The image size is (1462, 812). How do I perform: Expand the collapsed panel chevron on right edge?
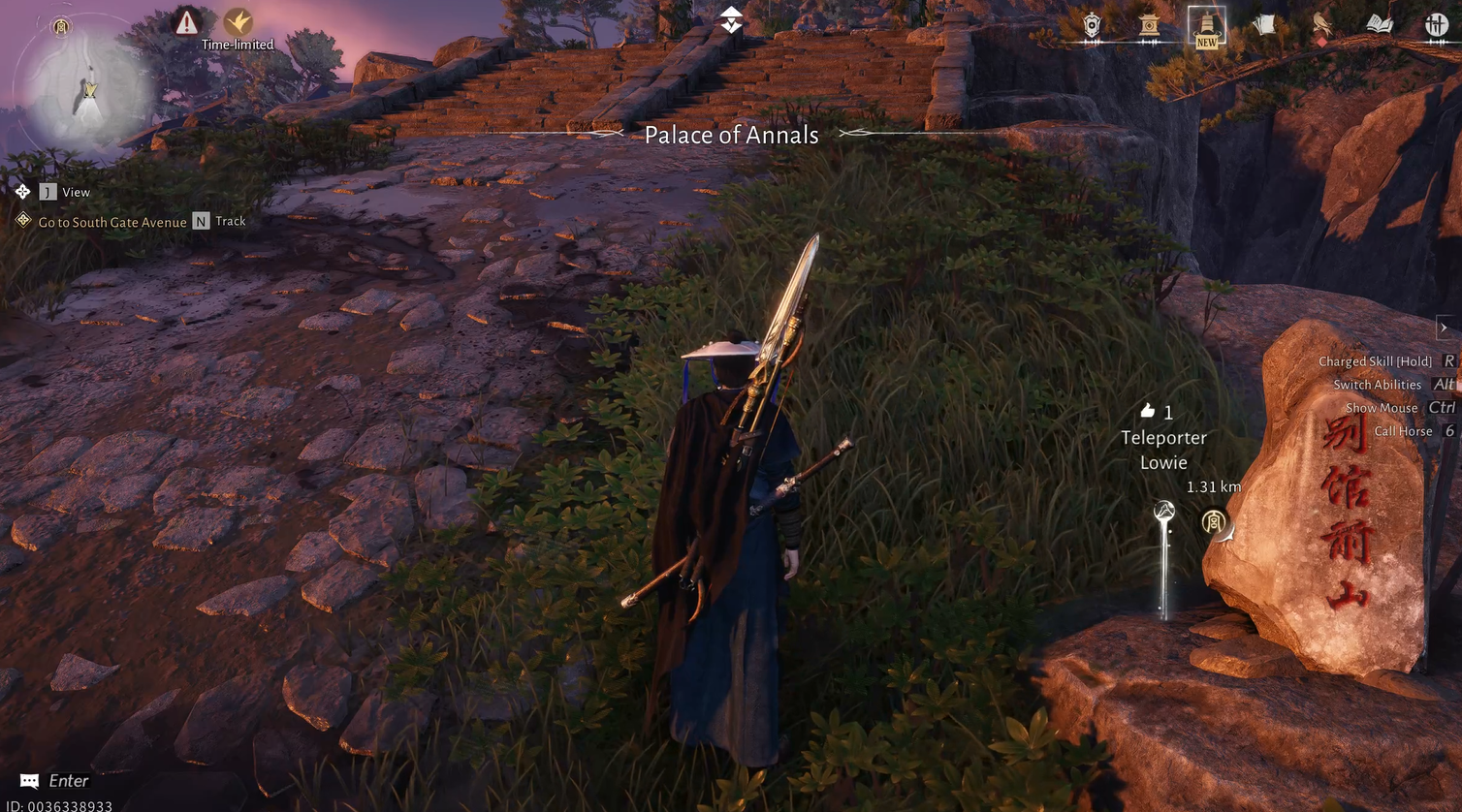coord(1445,328)
